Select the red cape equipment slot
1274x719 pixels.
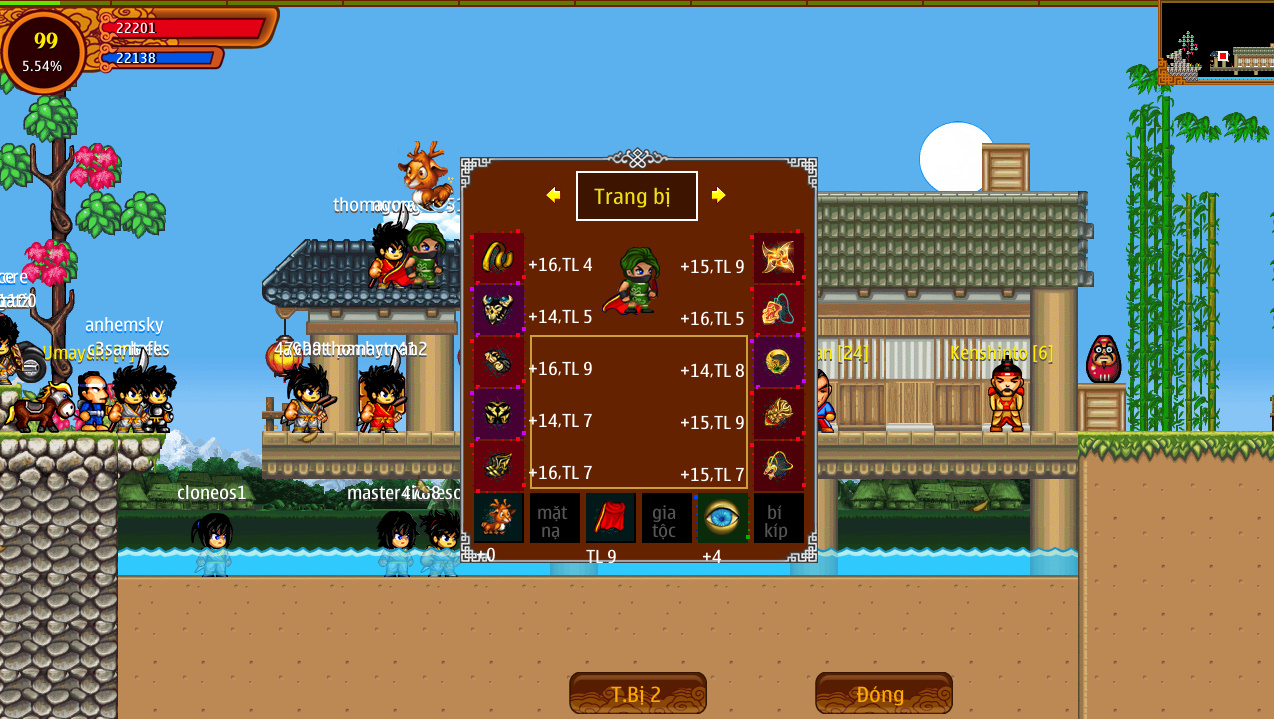pyautogui.click(x=610, y=518)
